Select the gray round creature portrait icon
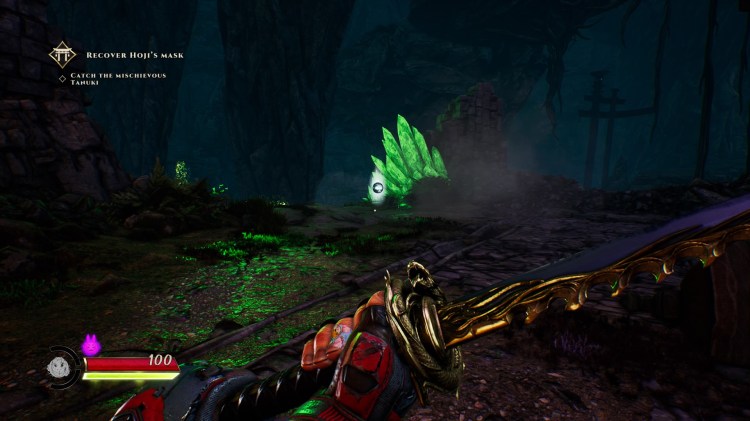750x421 pixels. [x=58, y=367]
